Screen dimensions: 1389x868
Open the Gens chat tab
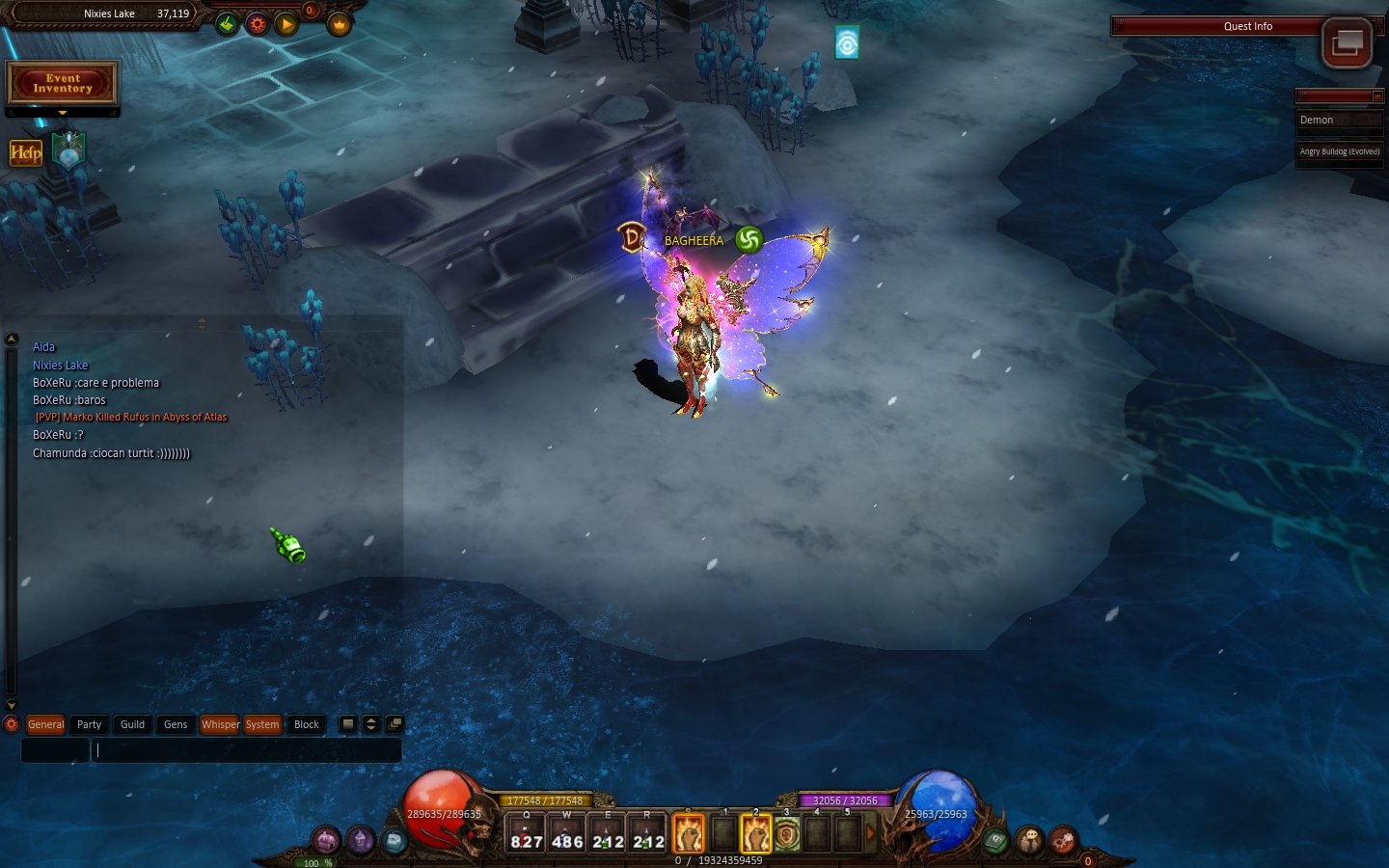click(176, 724)
